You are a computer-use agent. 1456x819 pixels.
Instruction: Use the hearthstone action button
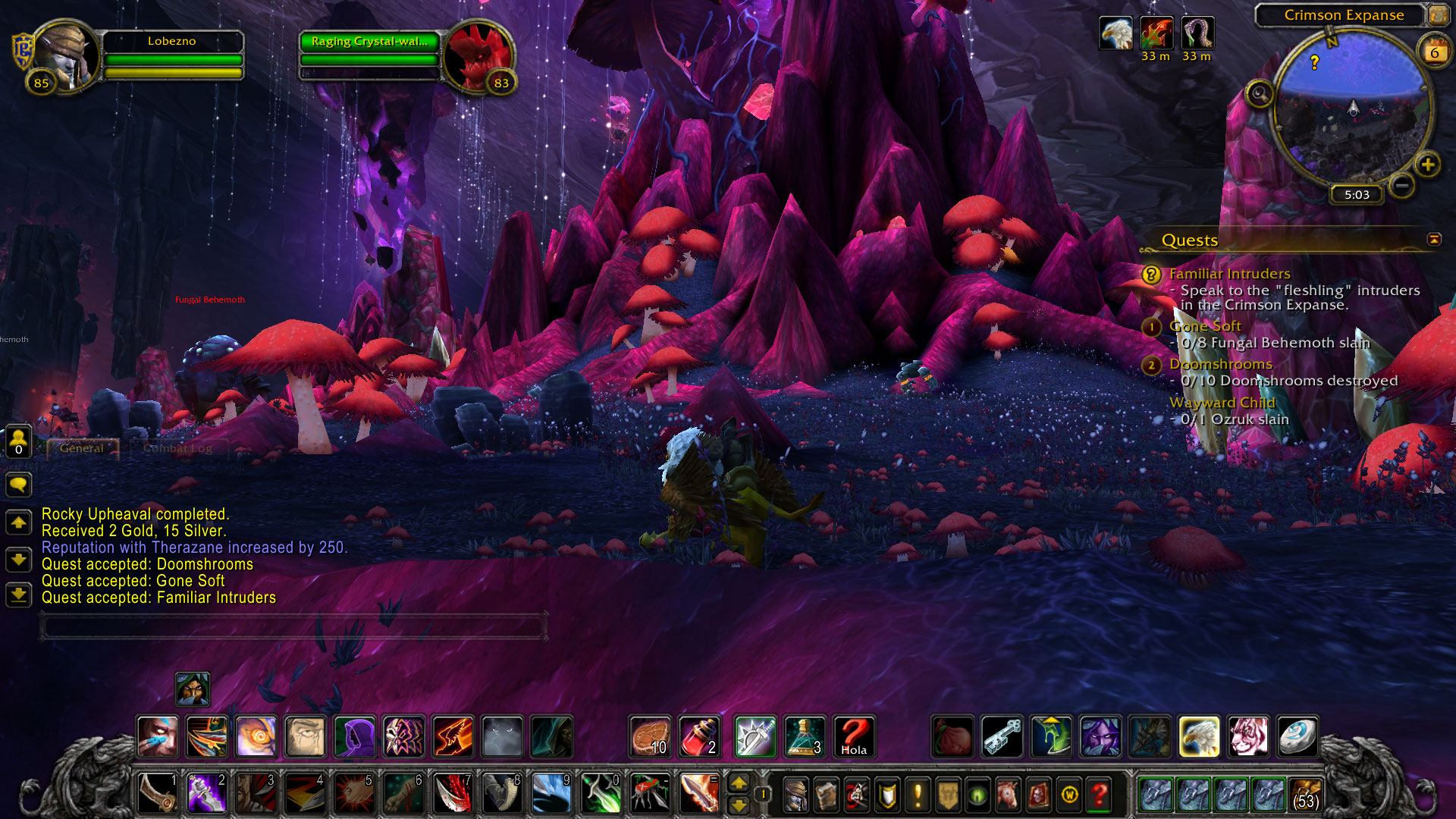[x=1297, y=736]
